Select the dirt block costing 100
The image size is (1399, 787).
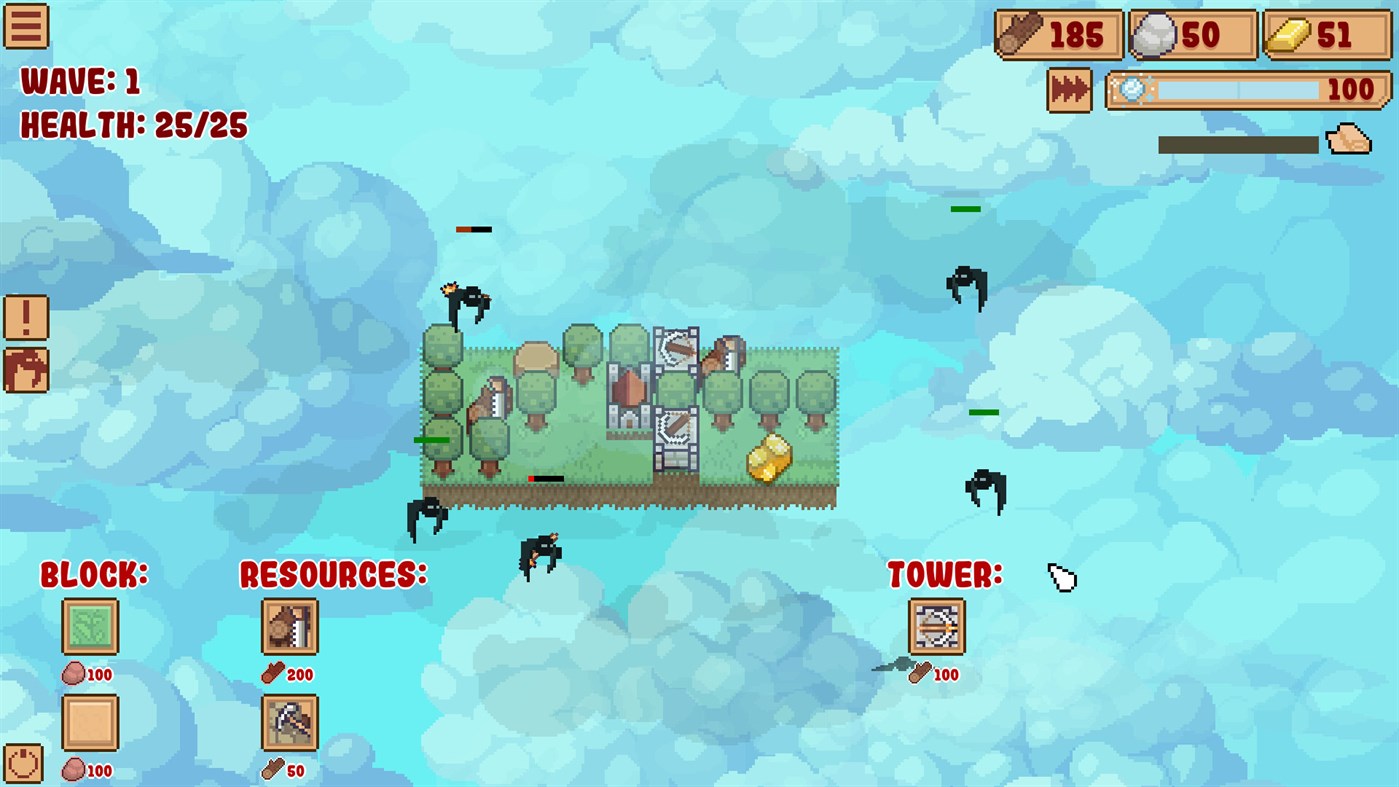tap(91, 723)
